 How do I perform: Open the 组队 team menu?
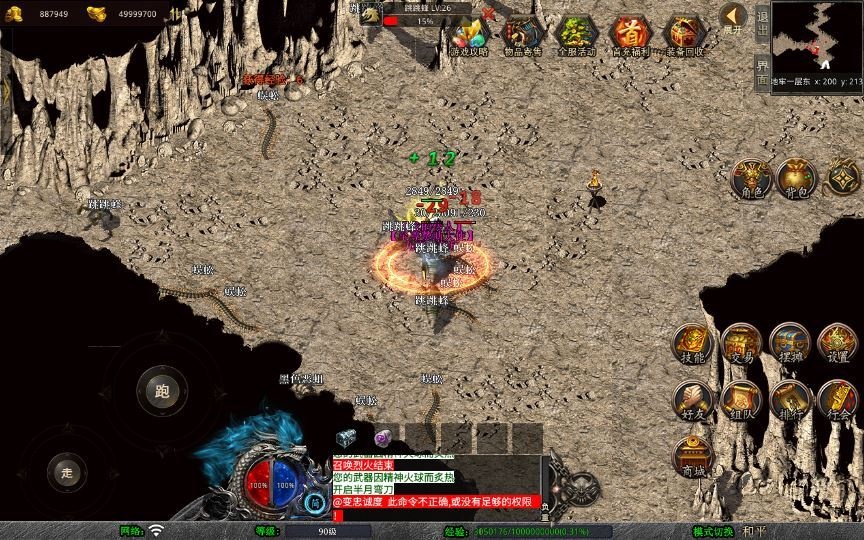(x=741, y=399)
